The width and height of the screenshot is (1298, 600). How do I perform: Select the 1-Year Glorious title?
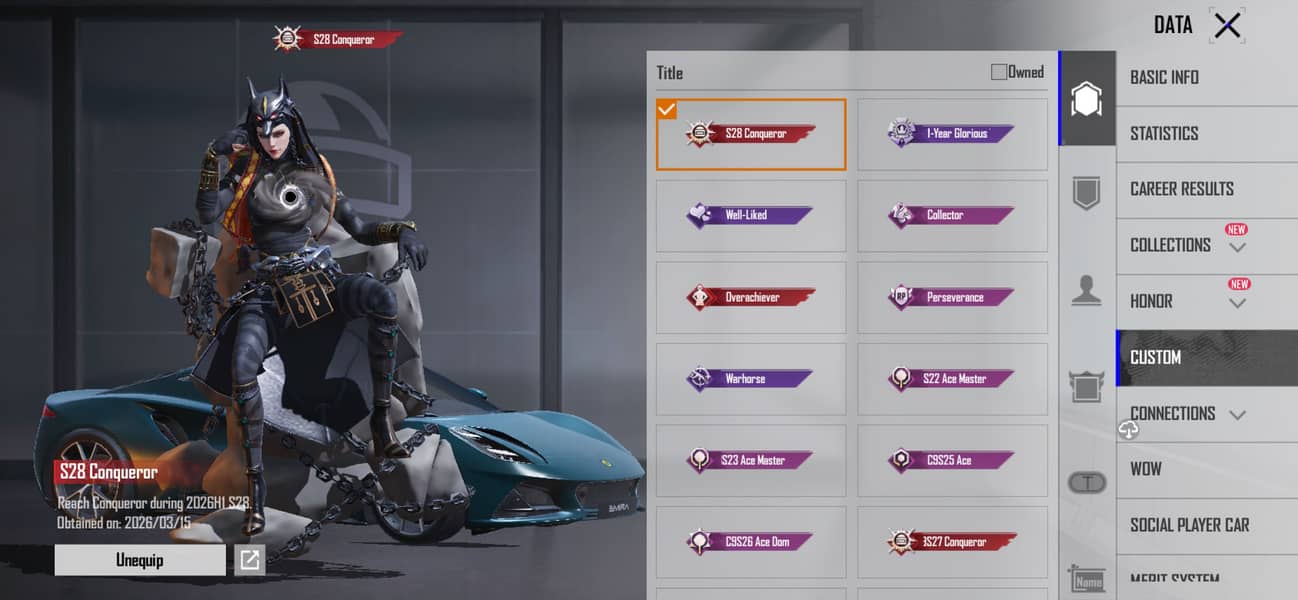952,134
